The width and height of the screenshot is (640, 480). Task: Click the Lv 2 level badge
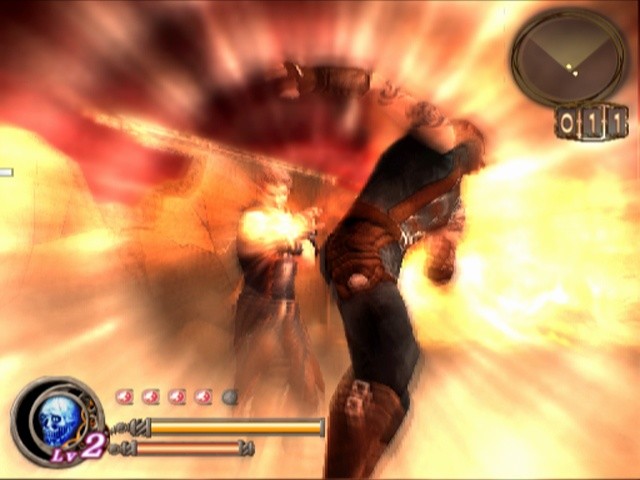(x=83, y=446)
